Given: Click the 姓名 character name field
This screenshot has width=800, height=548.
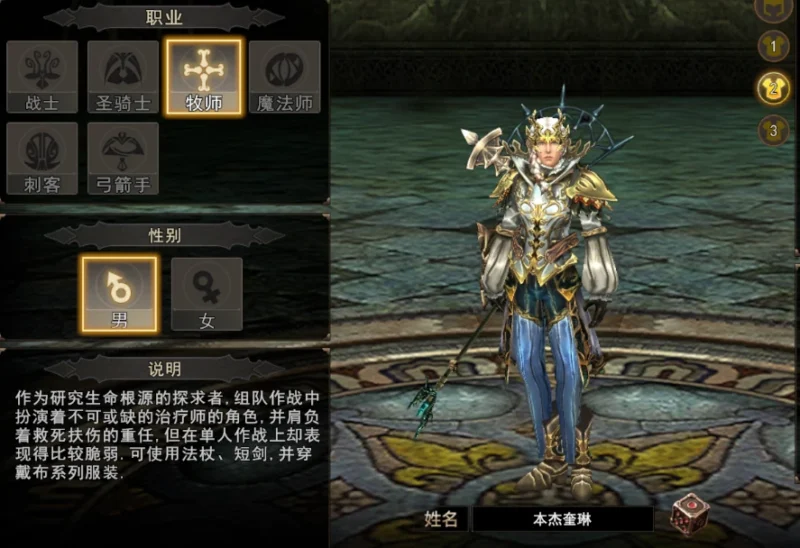Looking at the screenshot, I should 561,519.
